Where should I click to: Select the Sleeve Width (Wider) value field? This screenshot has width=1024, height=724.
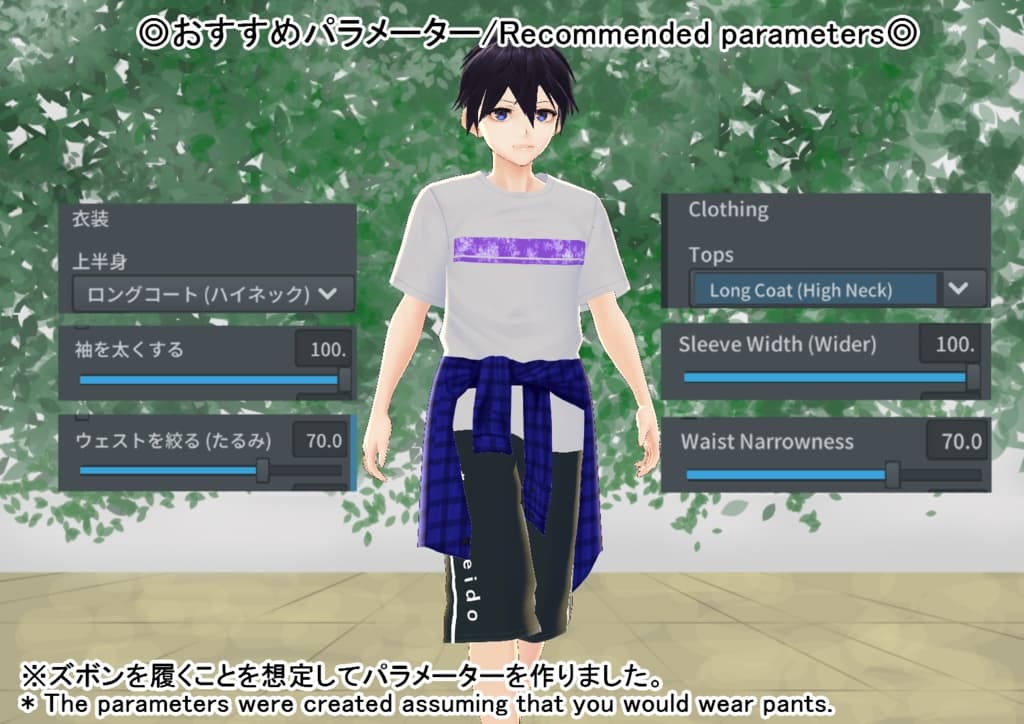(x=949, y=345)
